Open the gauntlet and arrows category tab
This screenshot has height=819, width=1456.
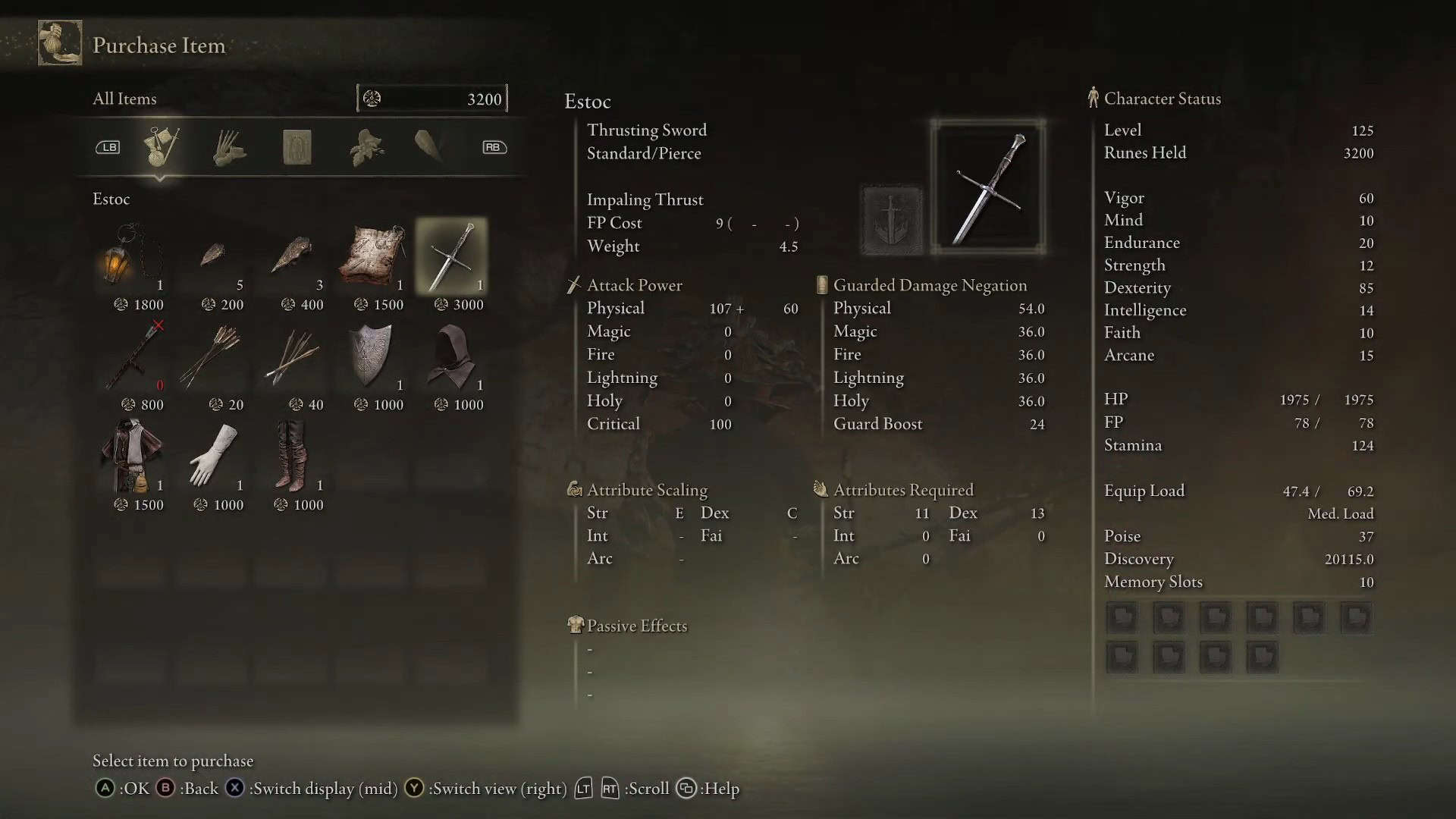228,147
